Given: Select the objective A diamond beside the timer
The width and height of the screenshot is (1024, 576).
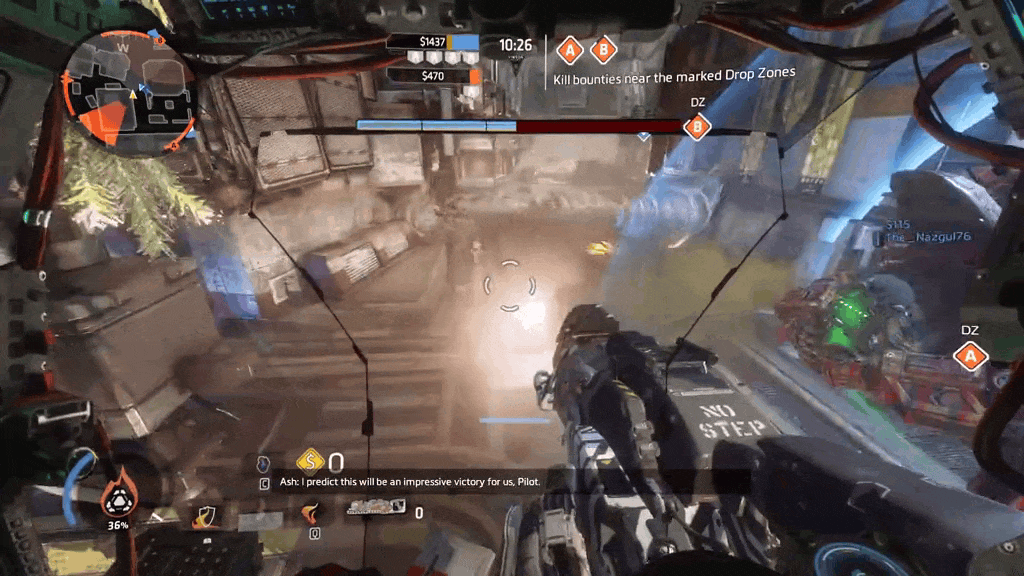Looking at the screenshot, I should [570, 49].
